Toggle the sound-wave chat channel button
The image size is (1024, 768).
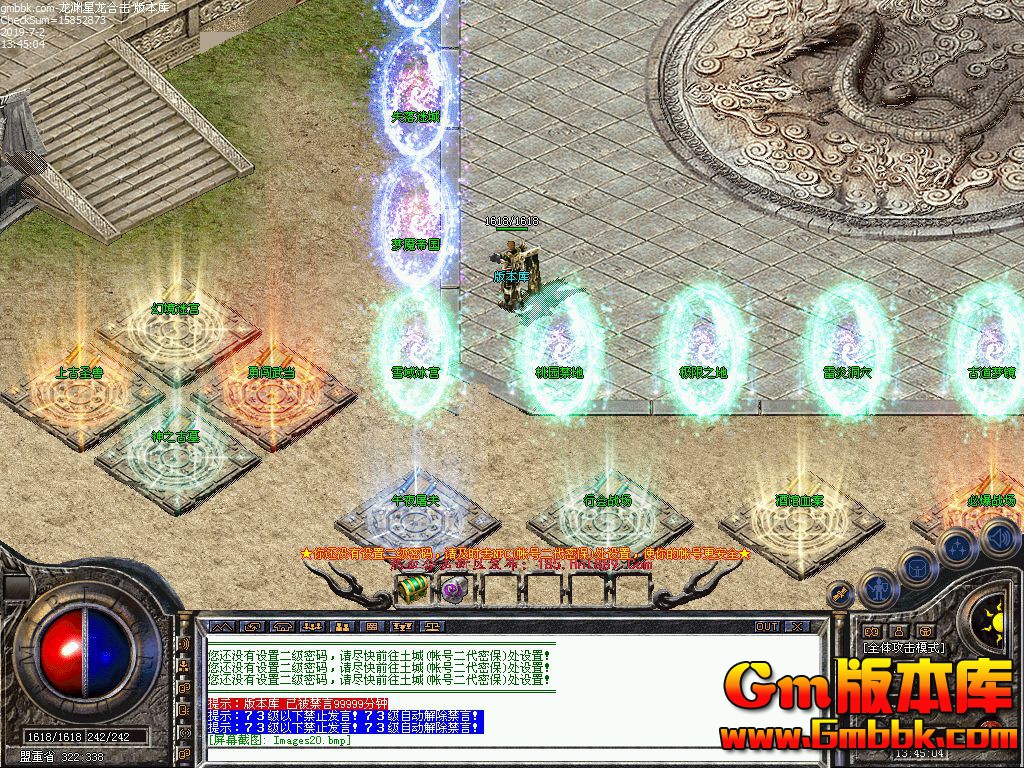pos(184,644)
